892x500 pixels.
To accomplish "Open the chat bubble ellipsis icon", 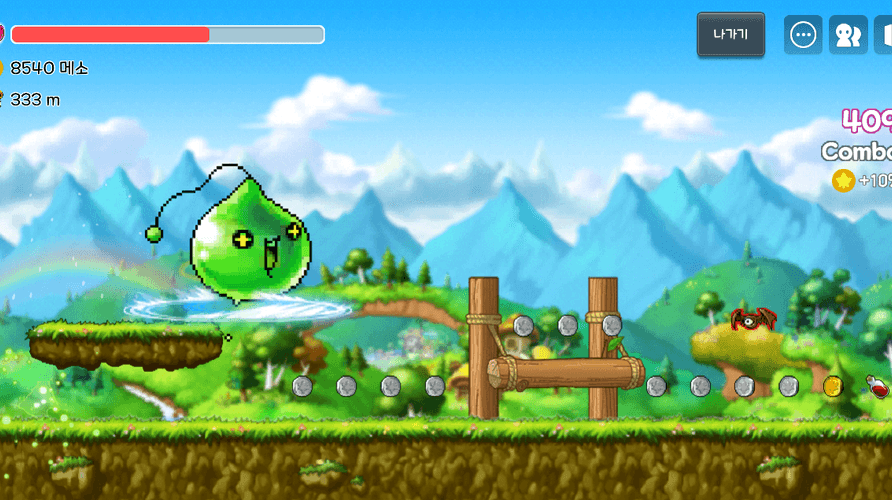I will click(803, 35).
